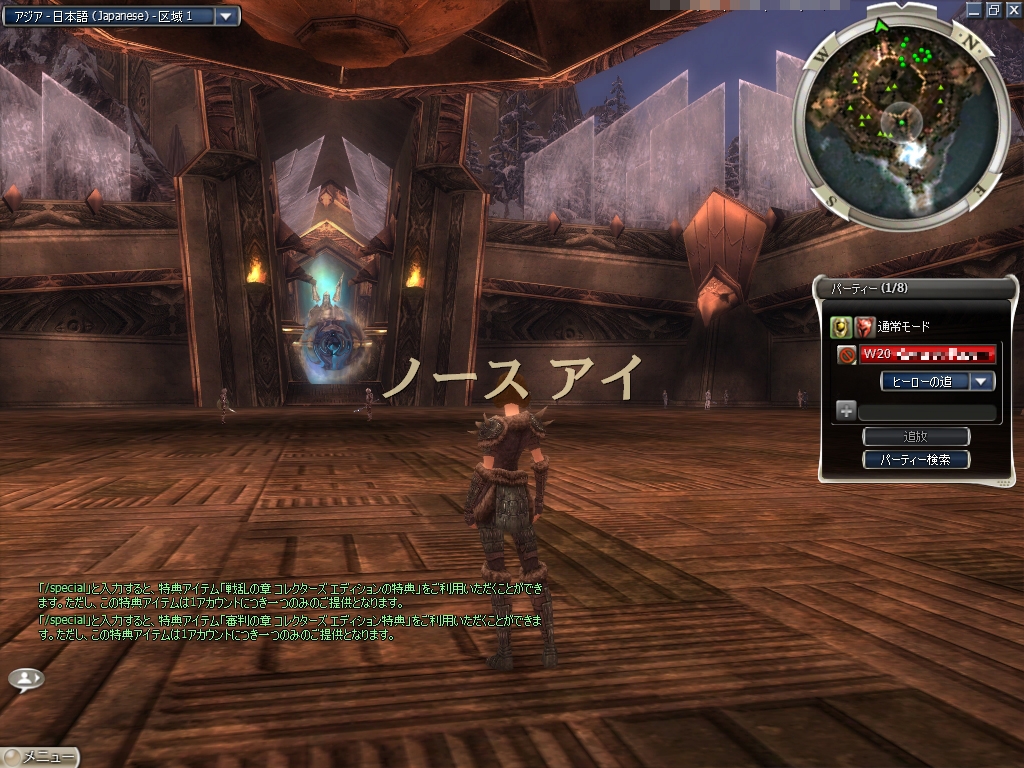Select the golden shield normal mode icon
Viewport: 1024px width, 768px height.
tap(841, 326)
